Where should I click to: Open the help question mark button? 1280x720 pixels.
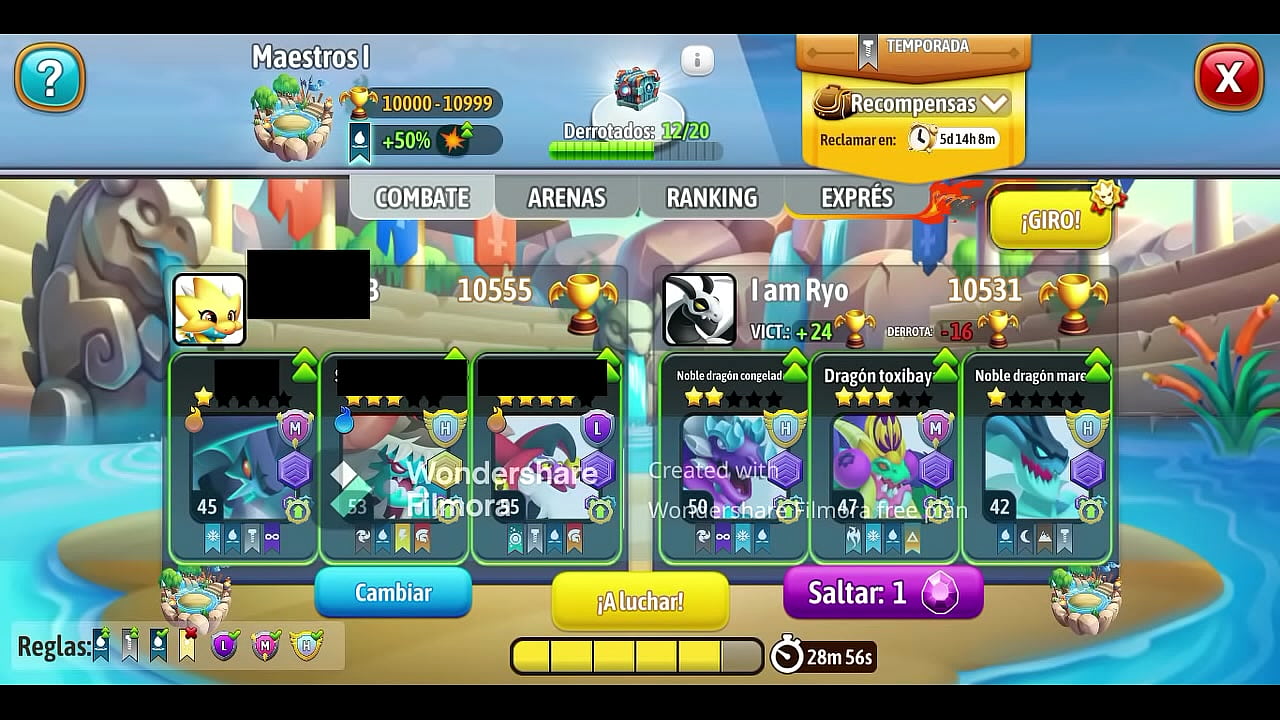50,77
